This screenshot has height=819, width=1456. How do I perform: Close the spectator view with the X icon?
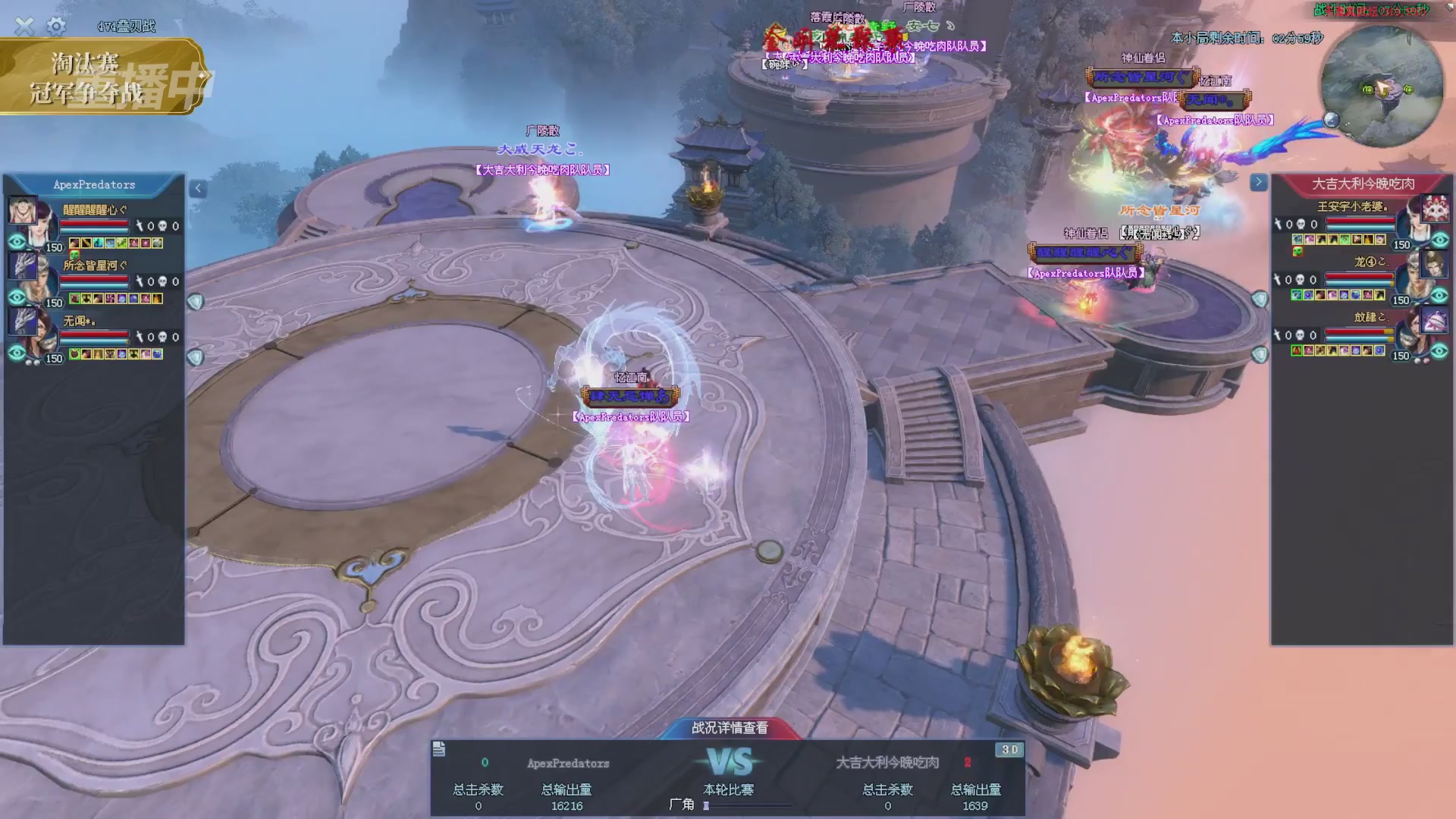pos(24,27)
